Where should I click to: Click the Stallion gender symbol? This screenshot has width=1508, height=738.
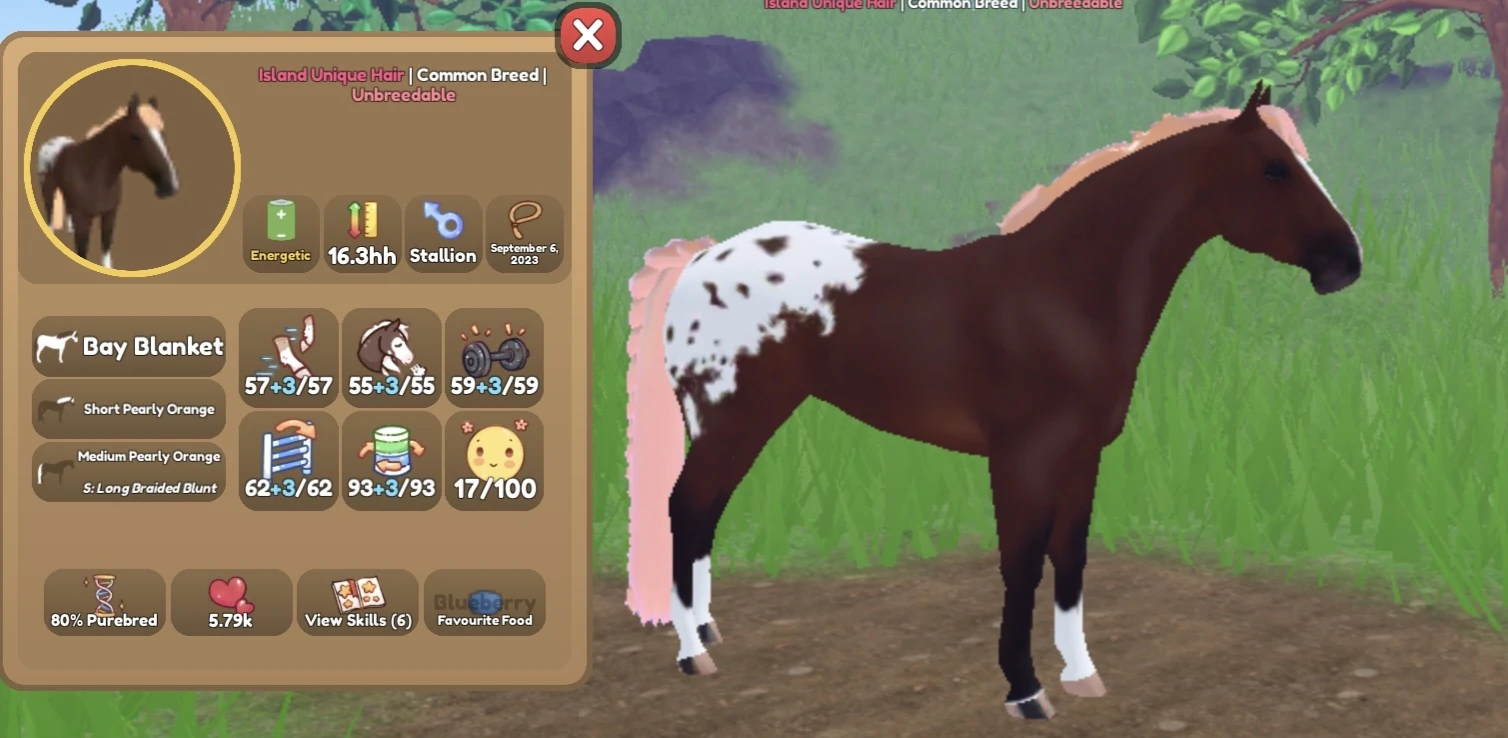coord(443,232)
